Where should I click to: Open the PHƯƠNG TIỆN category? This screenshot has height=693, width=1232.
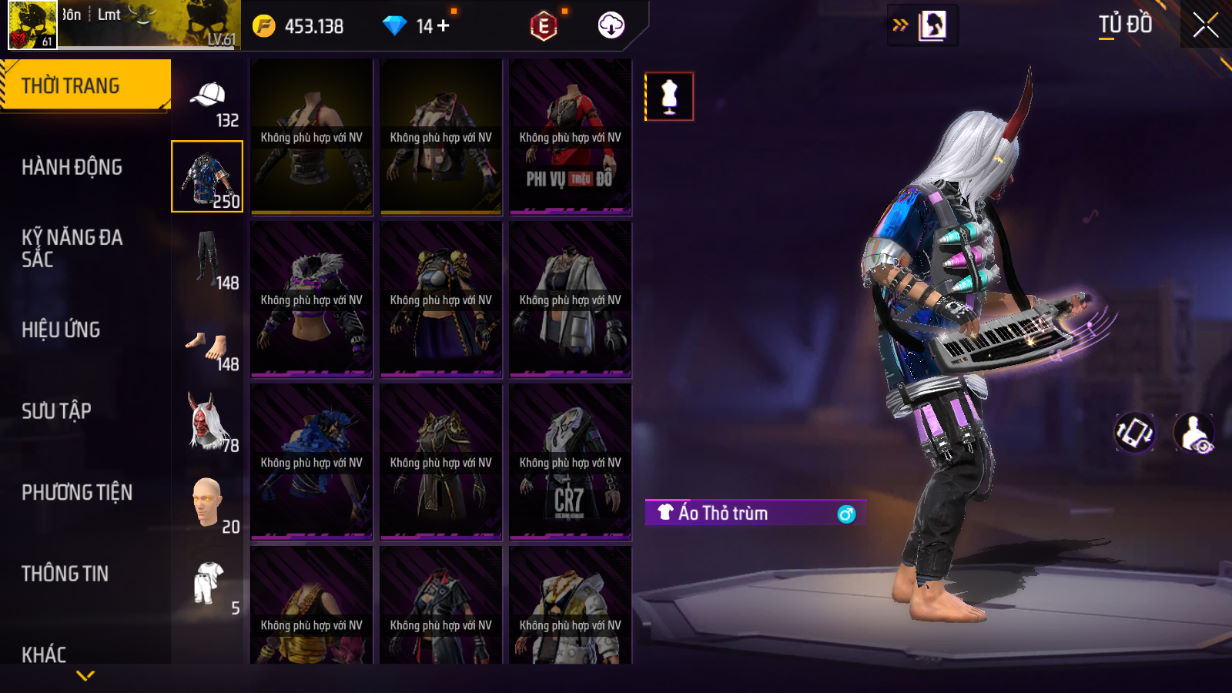tap(77, 492)
